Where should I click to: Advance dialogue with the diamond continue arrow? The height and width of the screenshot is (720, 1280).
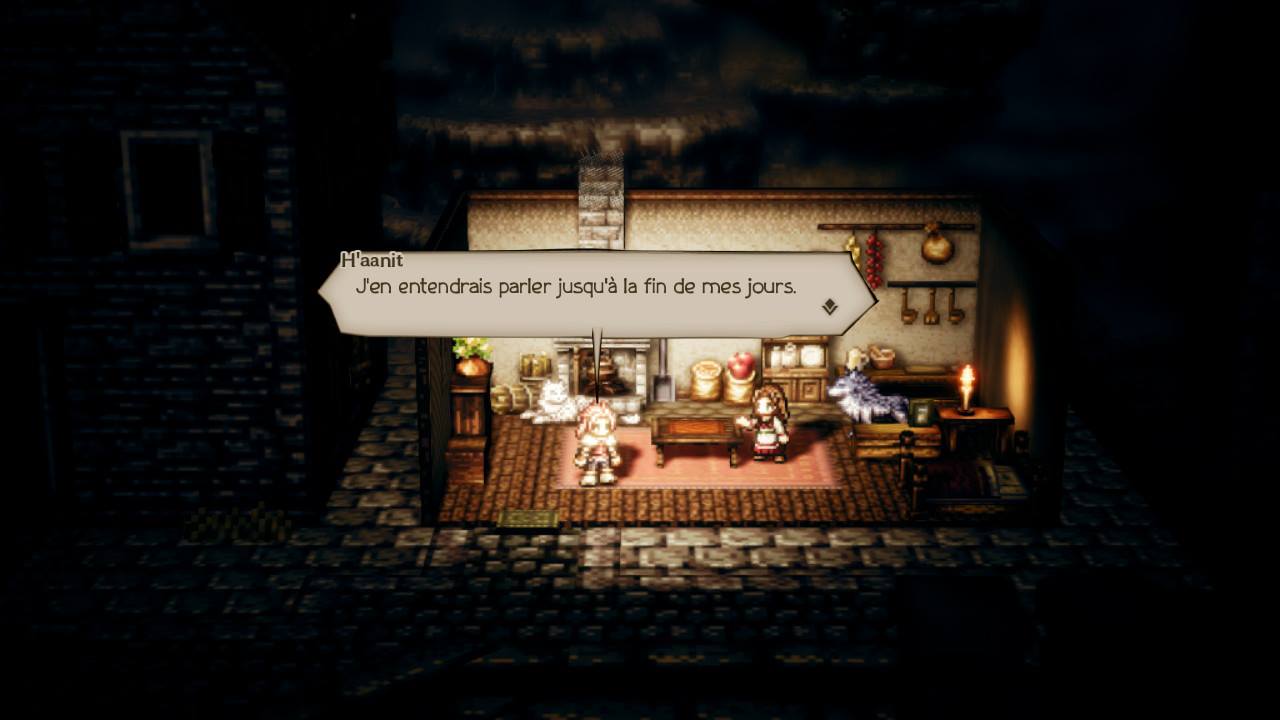click(829, 307)
